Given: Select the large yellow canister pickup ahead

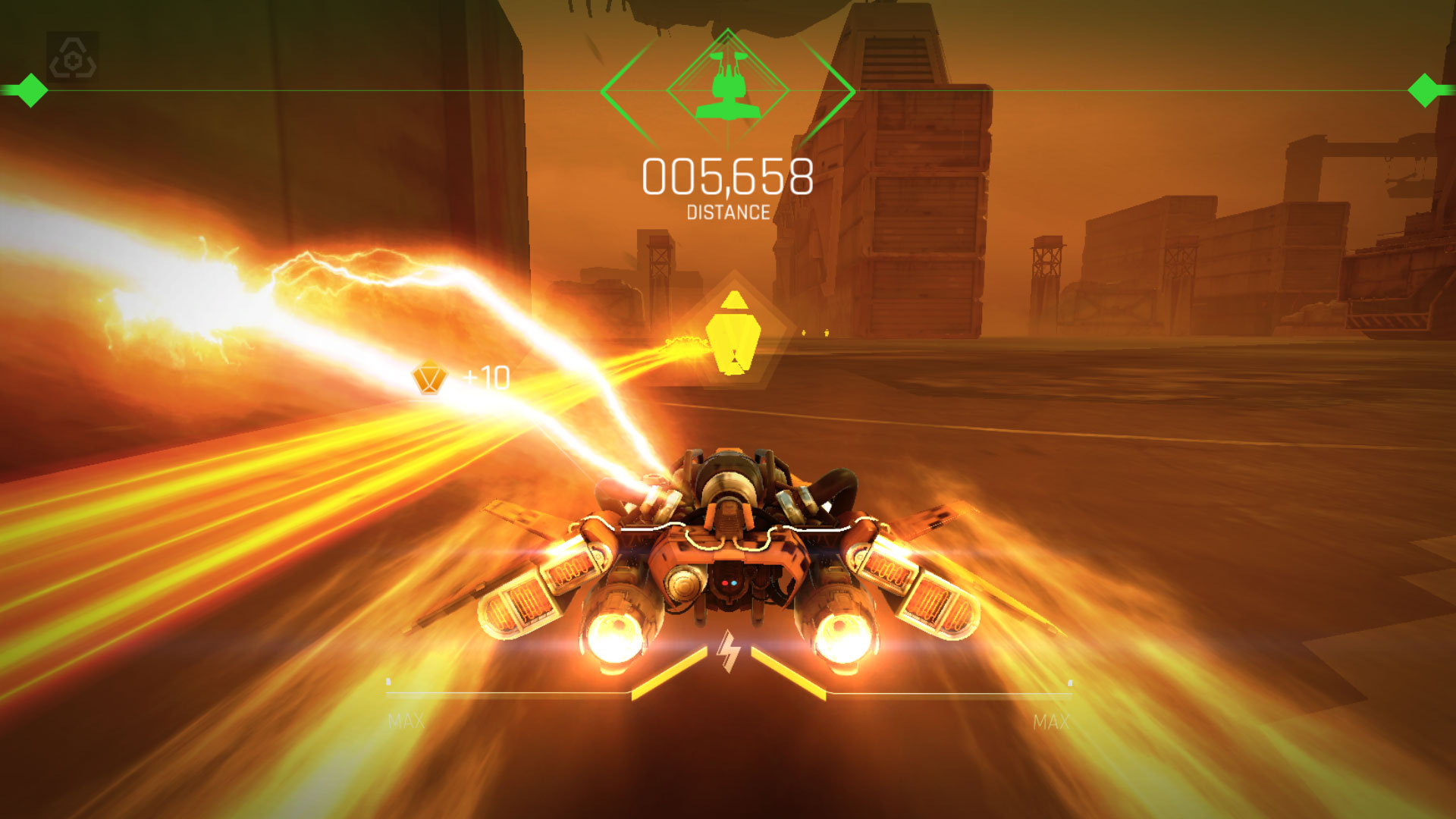Looking at the screenshot, I should tap(733, 331).
